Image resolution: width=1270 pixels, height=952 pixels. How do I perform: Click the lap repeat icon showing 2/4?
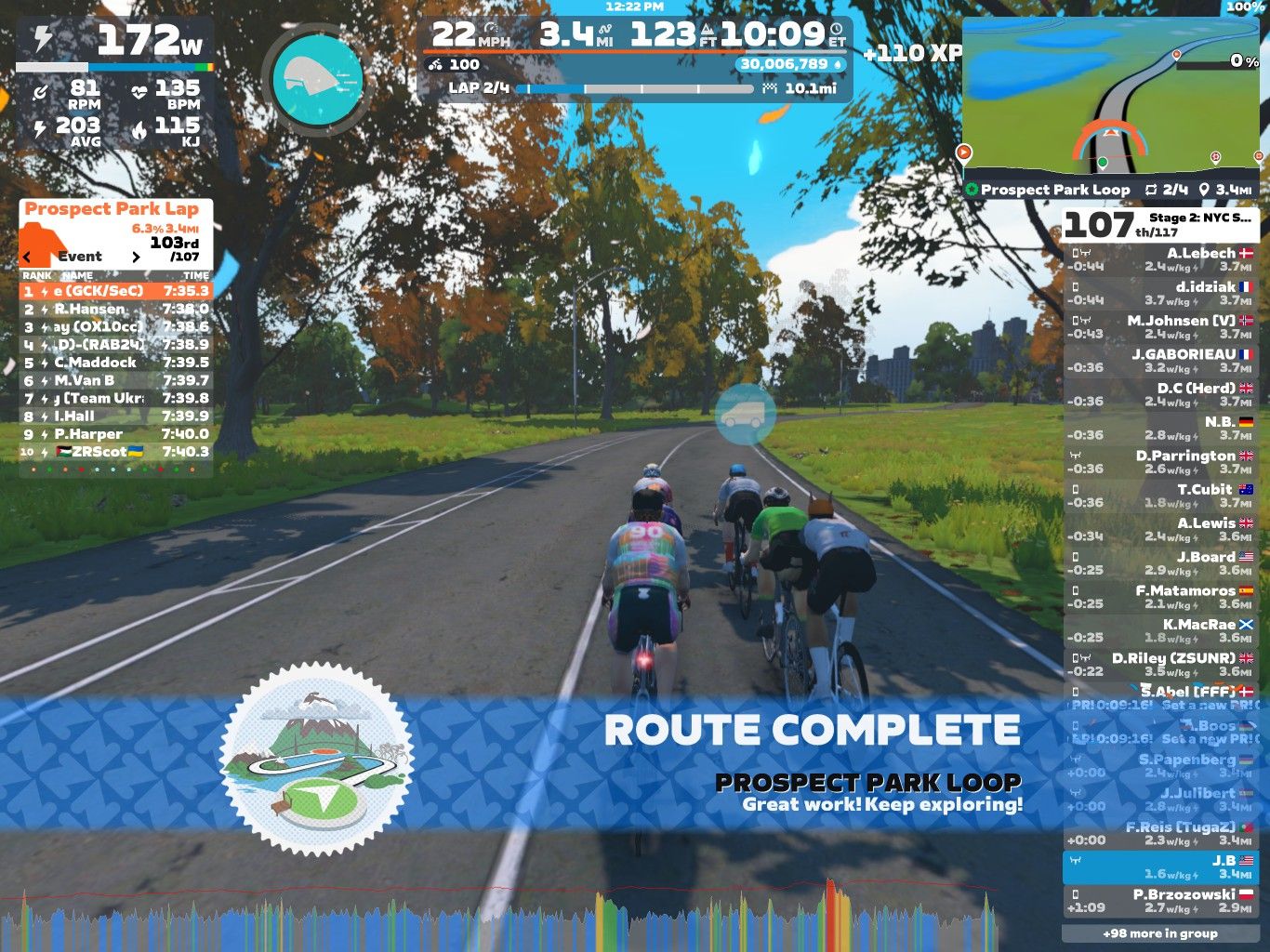(x=1153, y=190)
